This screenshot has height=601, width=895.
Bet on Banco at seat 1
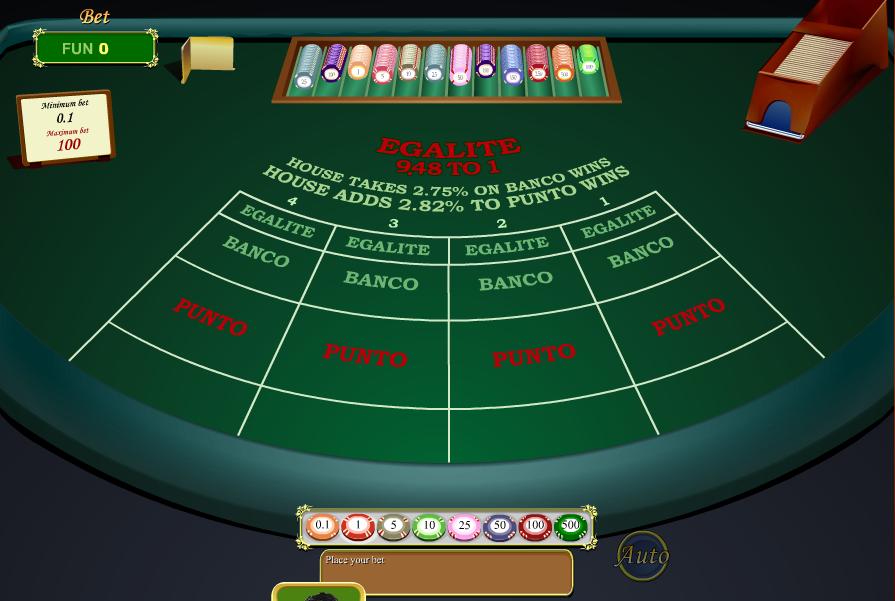(641, 253)
